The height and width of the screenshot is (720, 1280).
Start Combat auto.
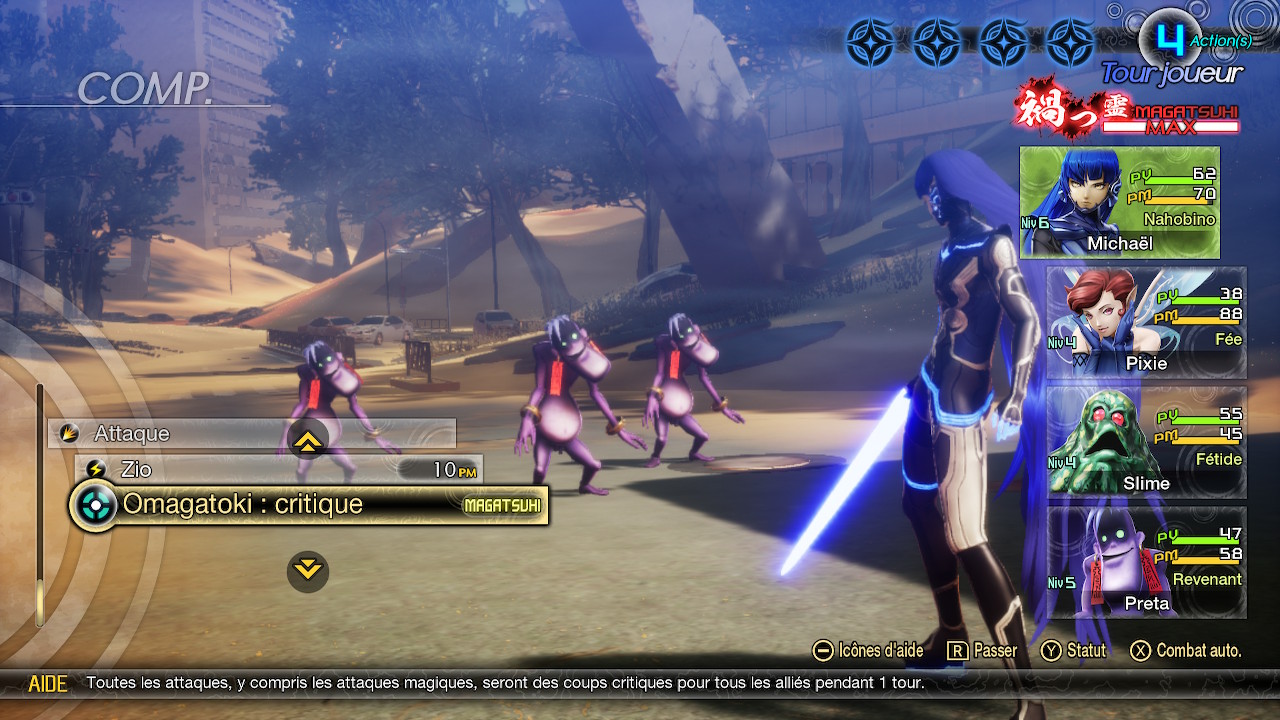click(x=1186, y=651)
